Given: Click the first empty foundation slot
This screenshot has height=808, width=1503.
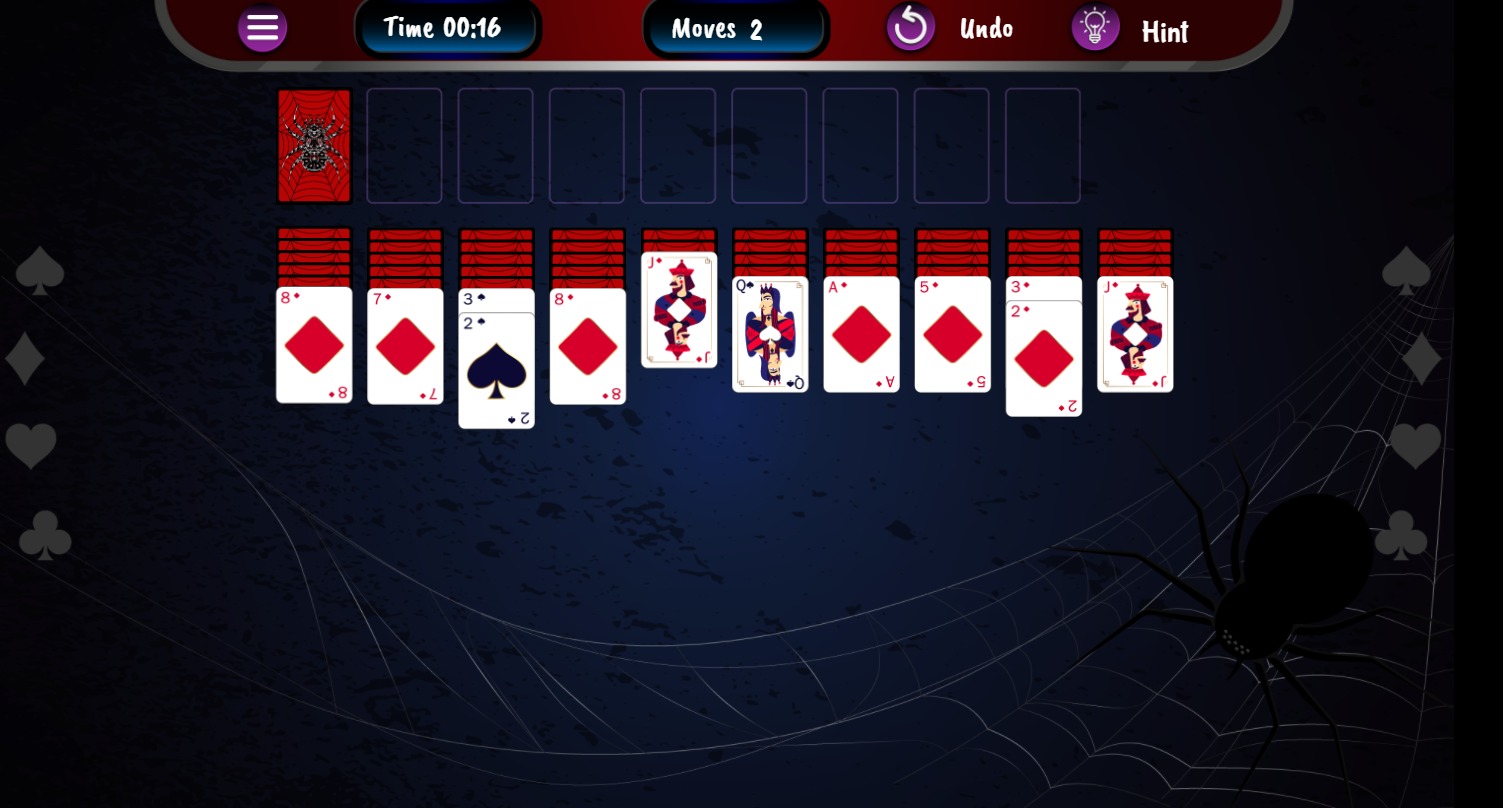Looking at the screenshot, I should coord(404,145).
